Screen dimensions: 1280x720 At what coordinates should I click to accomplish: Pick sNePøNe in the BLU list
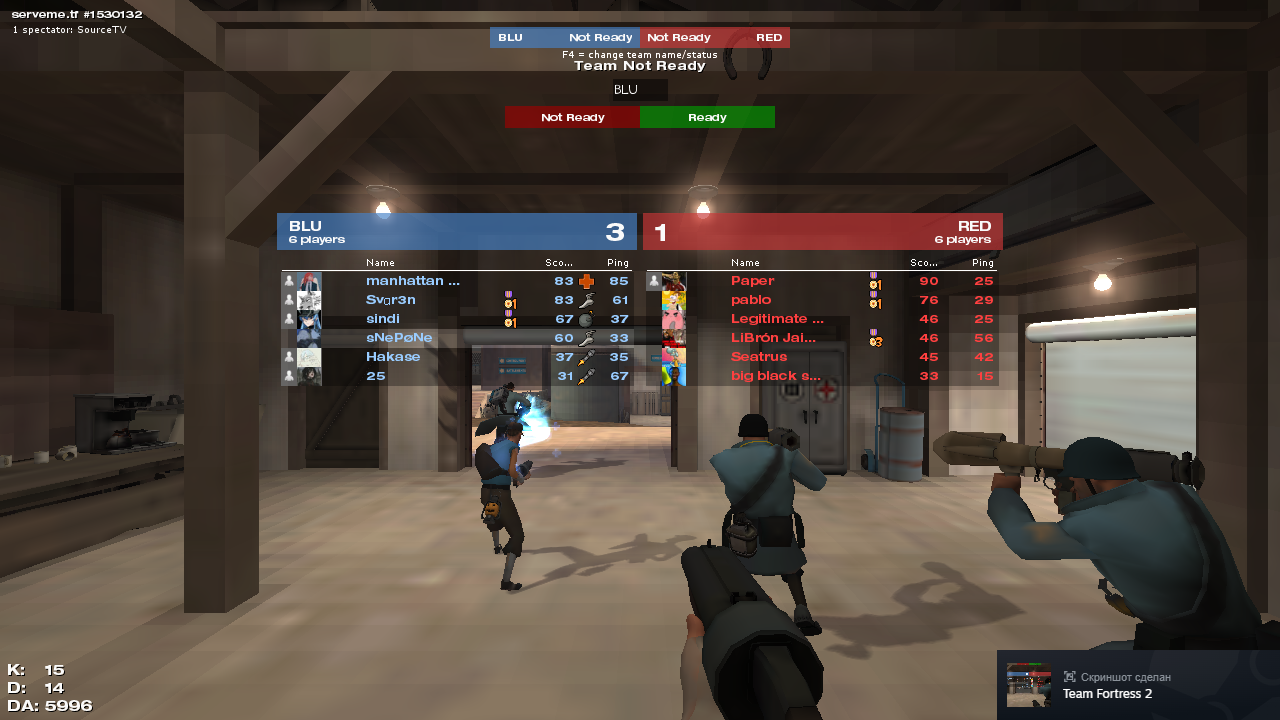tap(399, 338)
